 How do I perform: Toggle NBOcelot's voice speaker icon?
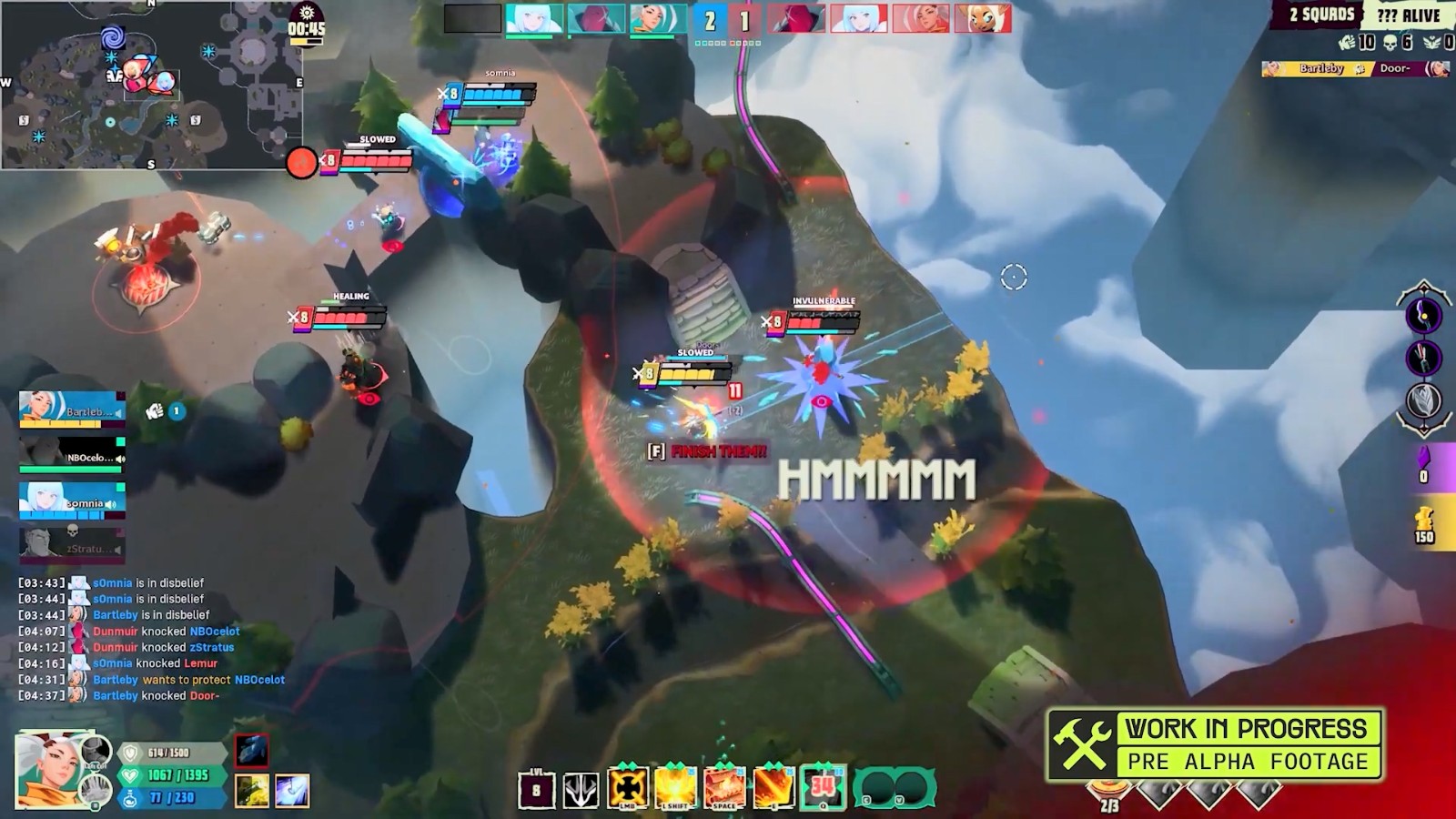[x=120, y=459]
